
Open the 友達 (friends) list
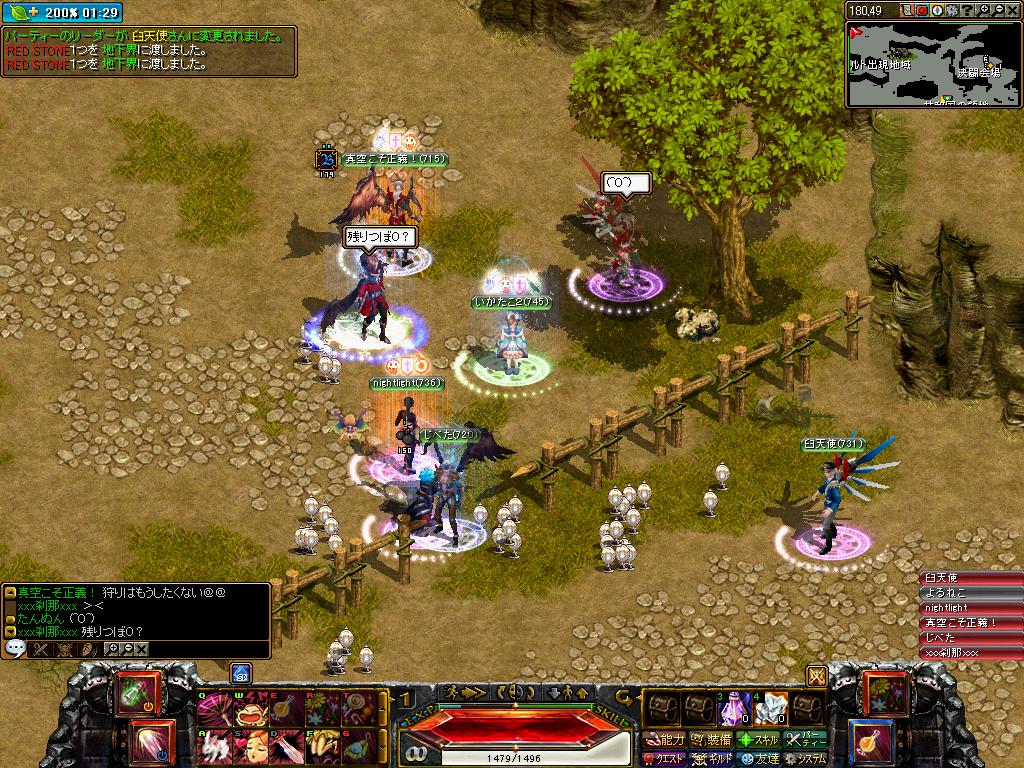[758, 759]
